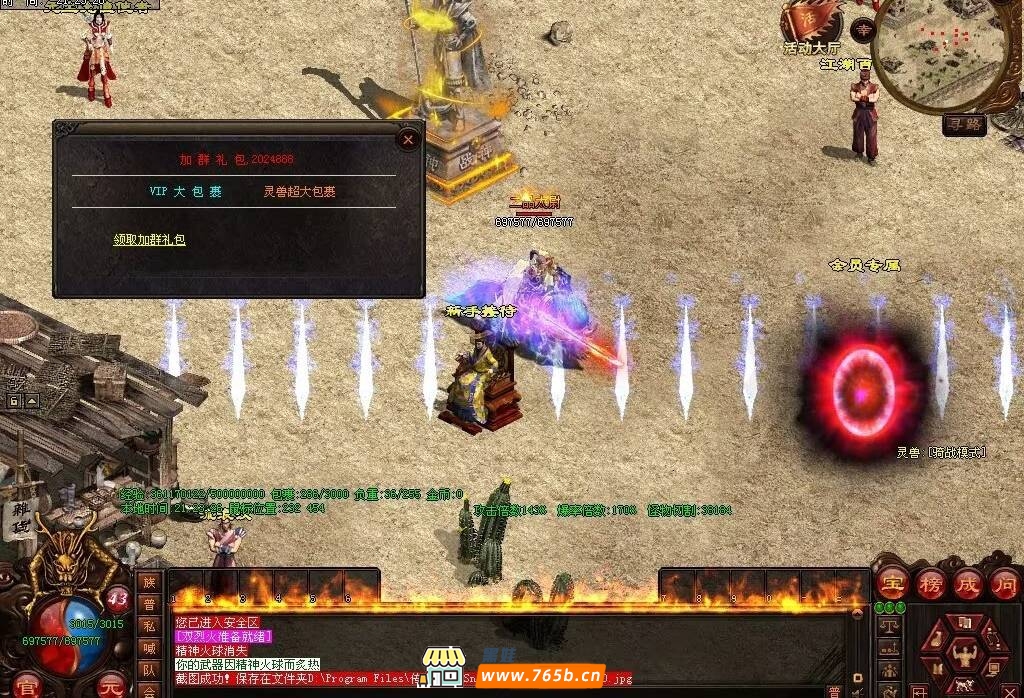Open the beast pet icon in hexagon menu
The width and height of the screenshot is (1024, 698).
pyautogui.click(x=966, y=685)
